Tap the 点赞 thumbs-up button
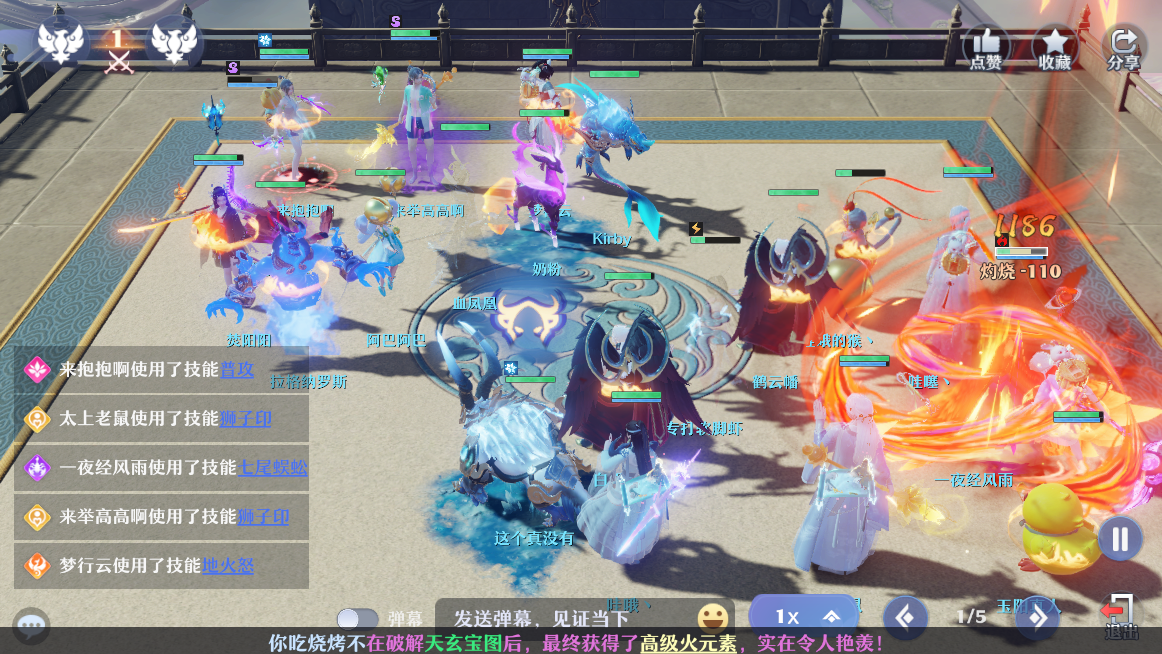1162x654 pixels. coord(986,46)
